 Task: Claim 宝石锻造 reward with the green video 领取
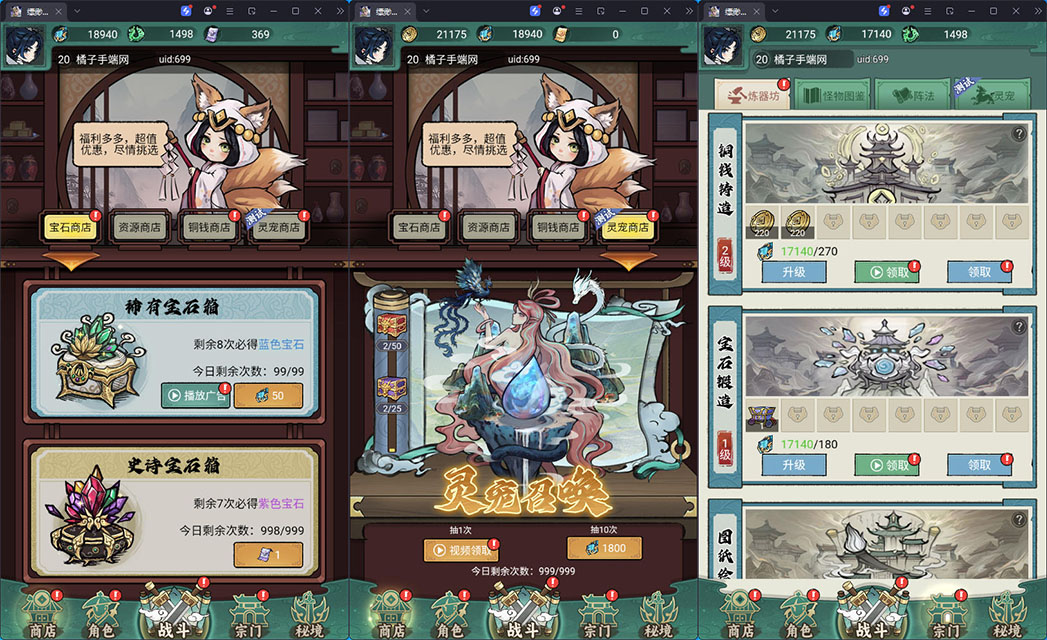click(886, 465)
